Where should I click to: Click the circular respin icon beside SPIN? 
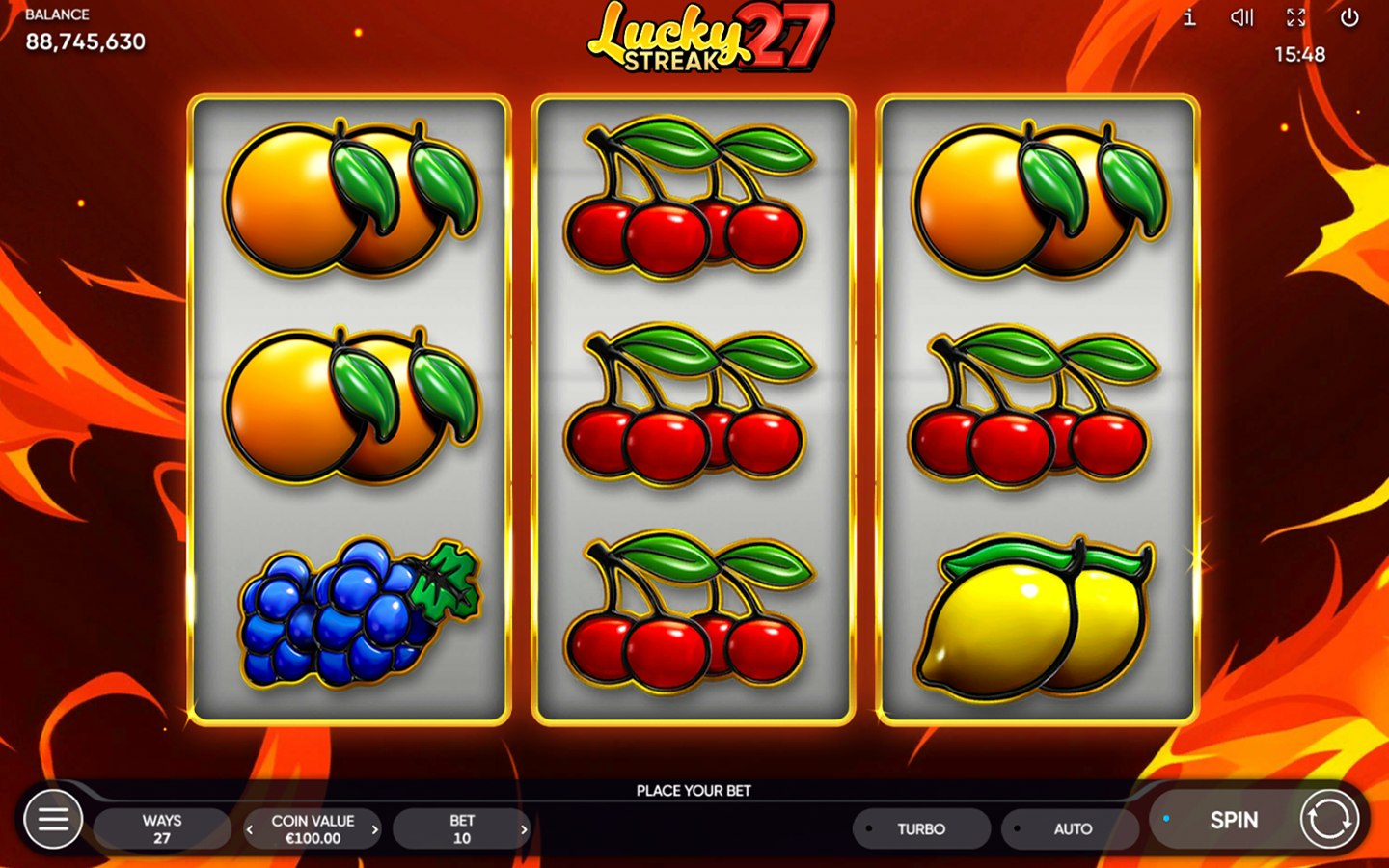pyautogui.click(x=1331, y=819)
